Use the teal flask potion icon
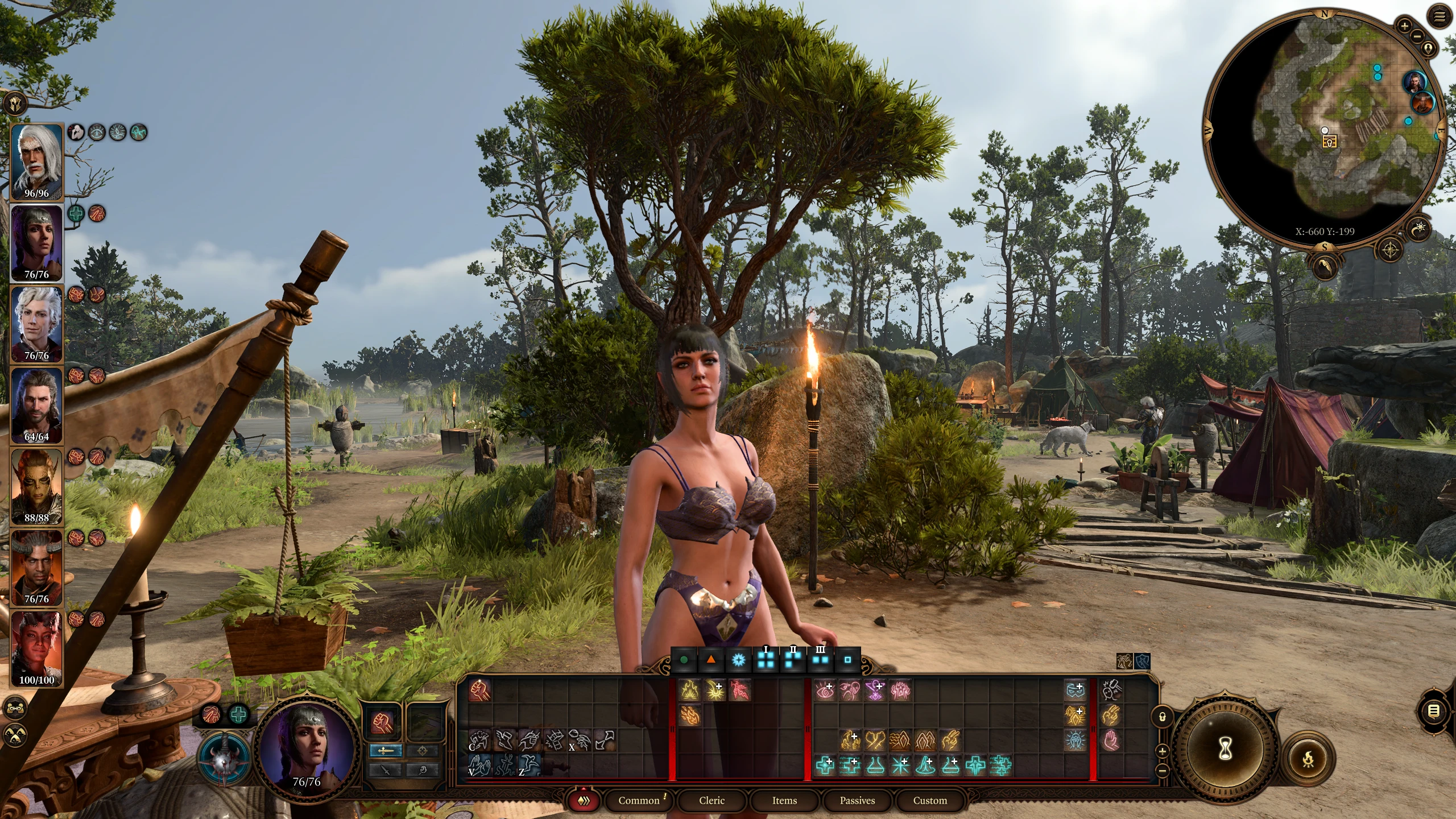The height and width of the screenshot is (819, 1456). (875, 766)
